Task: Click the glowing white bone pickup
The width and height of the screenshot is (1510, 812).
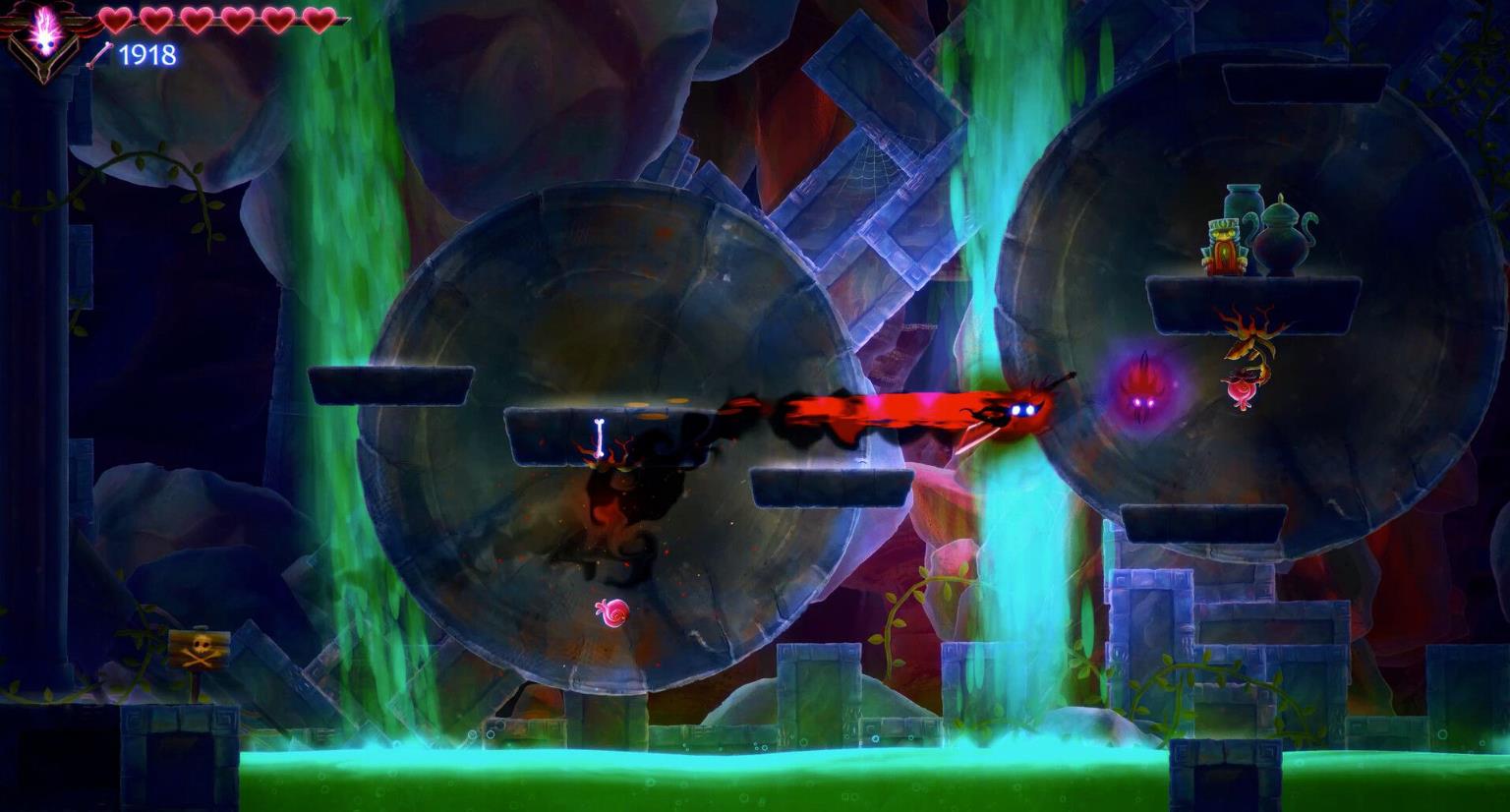Action: tap(597, 435)
